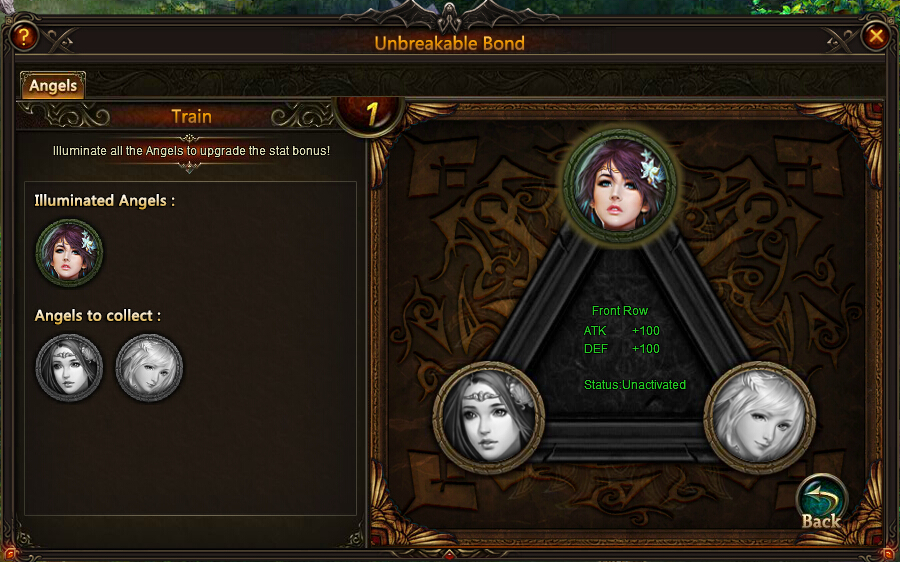Click the illuminated angel portrait in list
This screenshot has height=562, width=900.
click(69, 253)
